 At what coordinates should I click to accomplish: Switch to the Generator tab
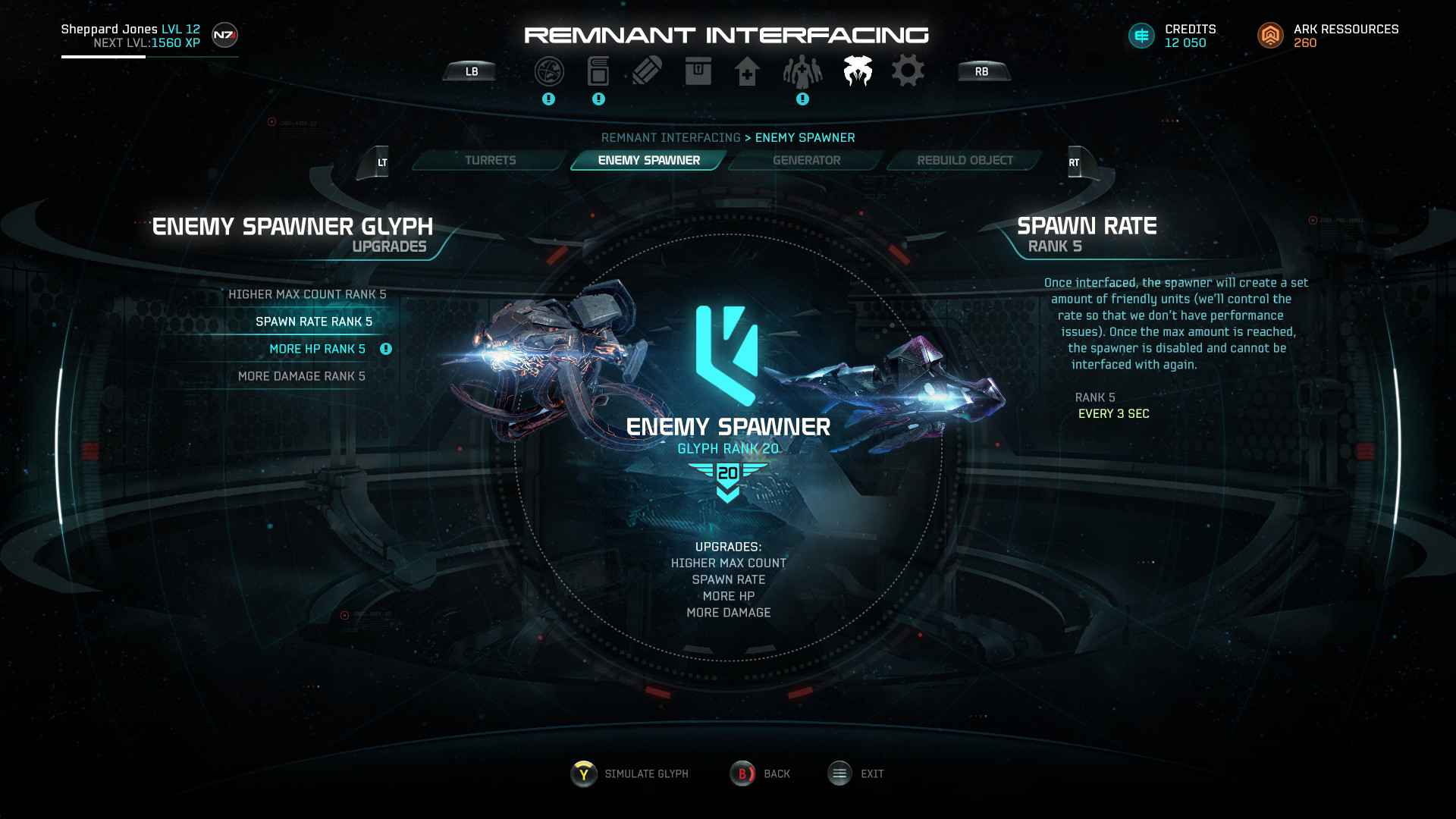pyautogui.click(x=806, y=161)
